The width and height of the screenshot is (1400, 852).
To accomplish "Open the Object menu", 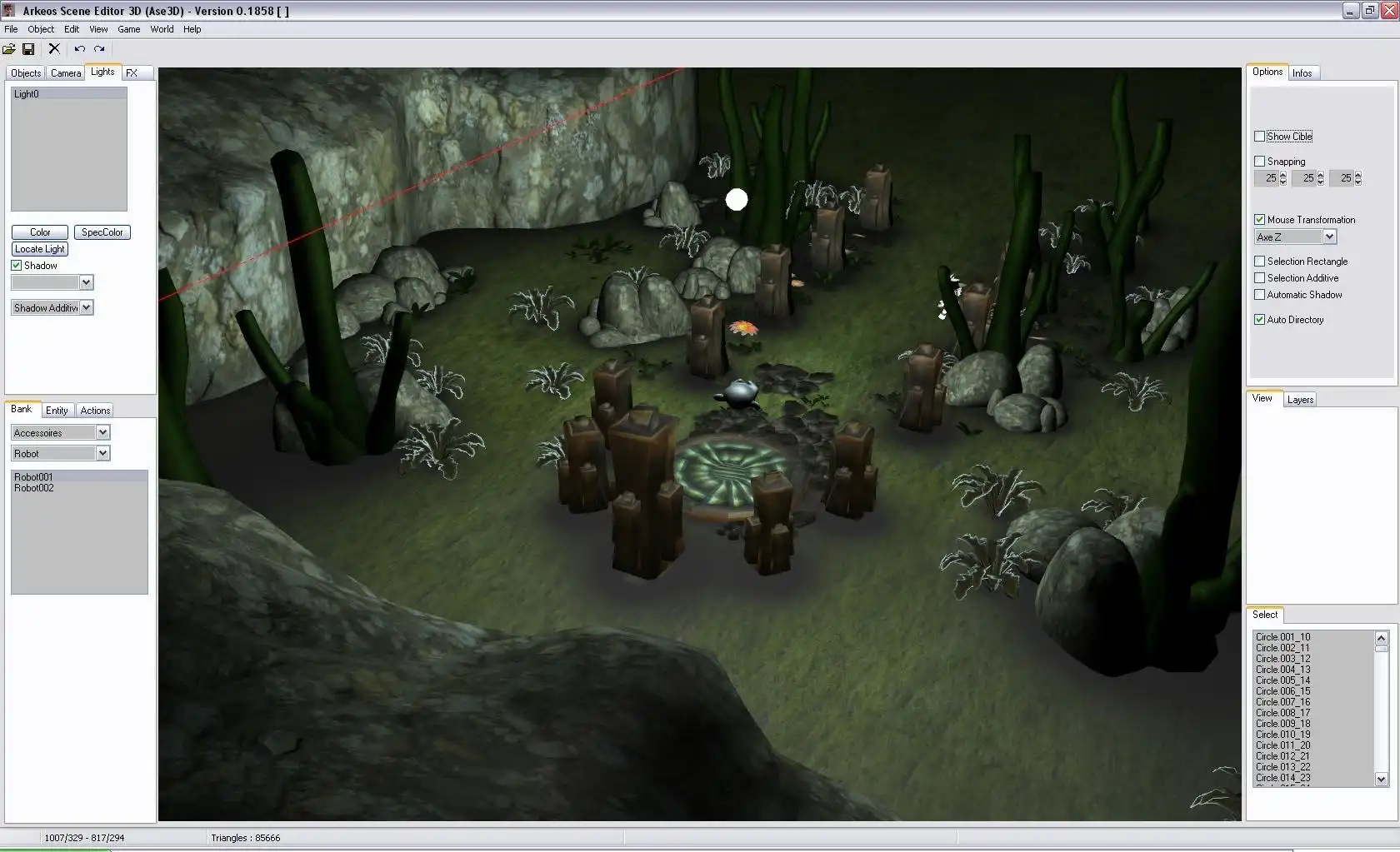I will pyautogui.click(x=41, y=29).
